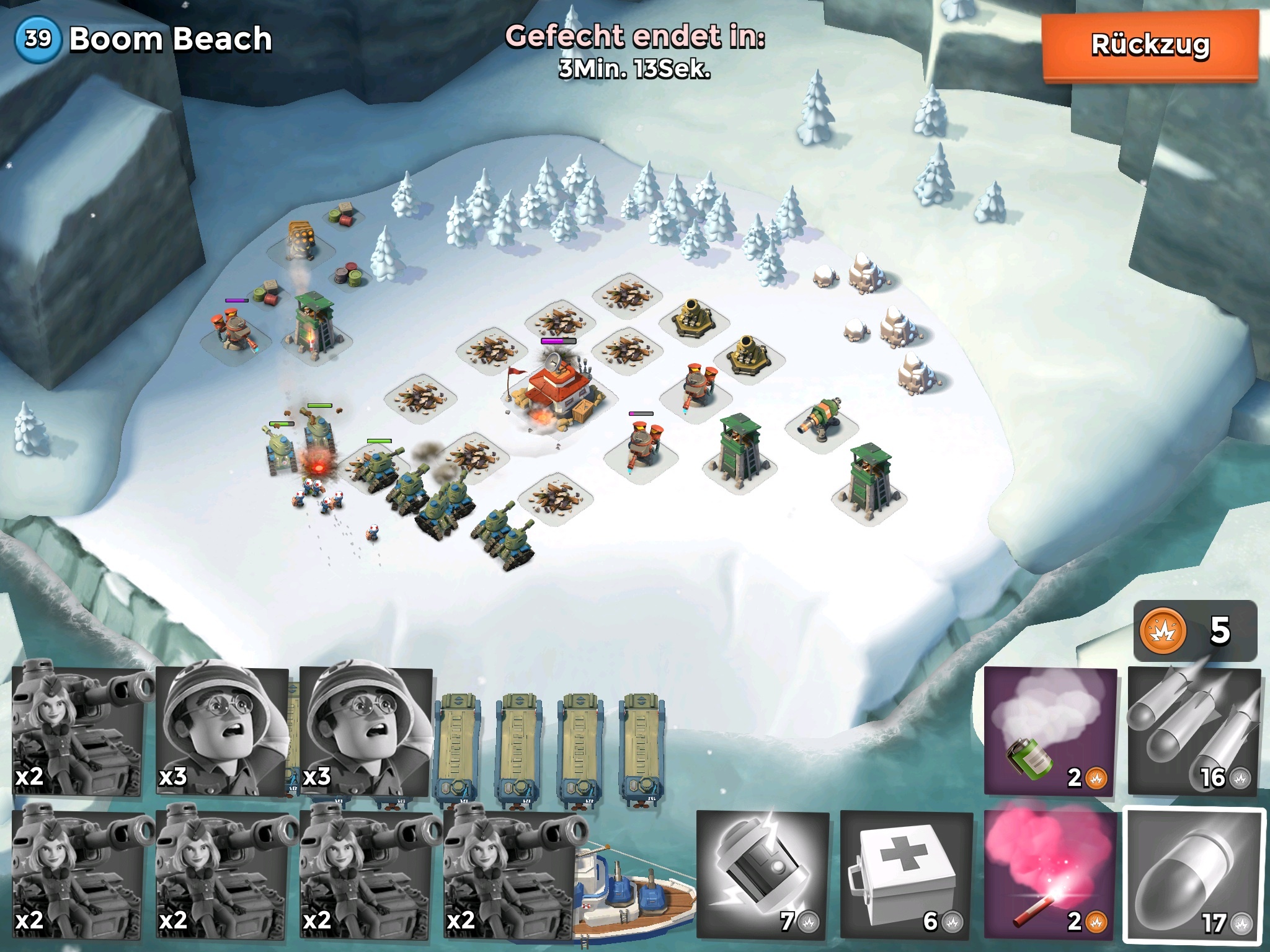Activate the Barrage missiles ability
The height and width of the screenshot is (952, 1270).
pos(1193,731)
